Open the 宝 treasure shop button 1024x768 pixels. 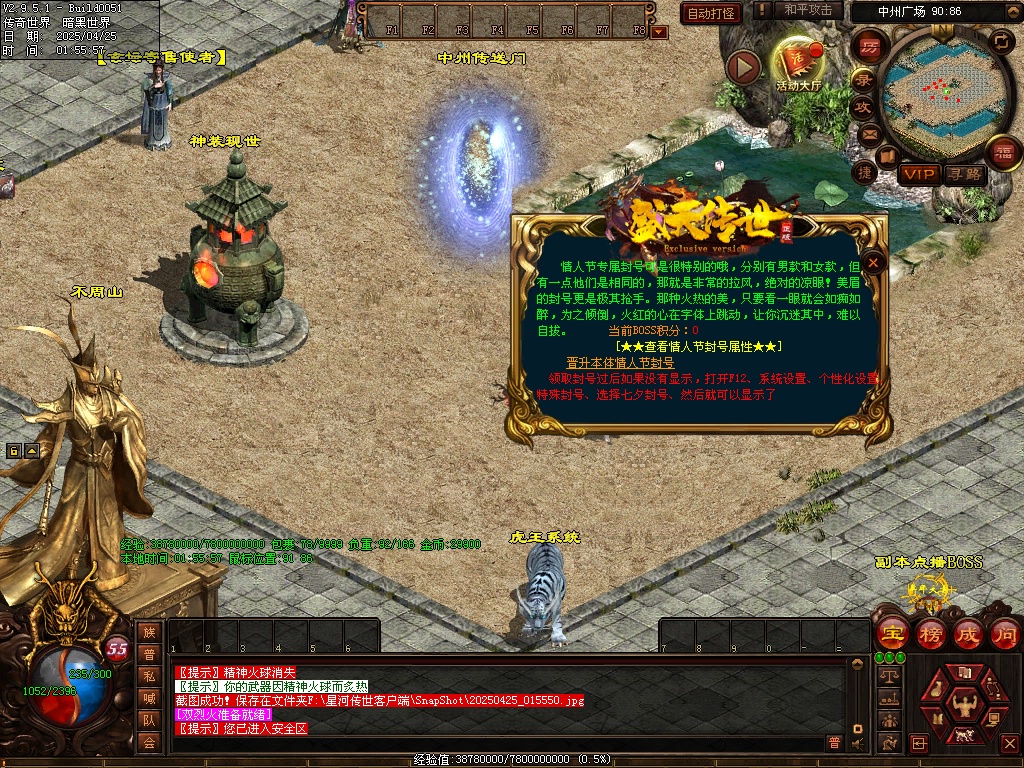pos(891,633)
